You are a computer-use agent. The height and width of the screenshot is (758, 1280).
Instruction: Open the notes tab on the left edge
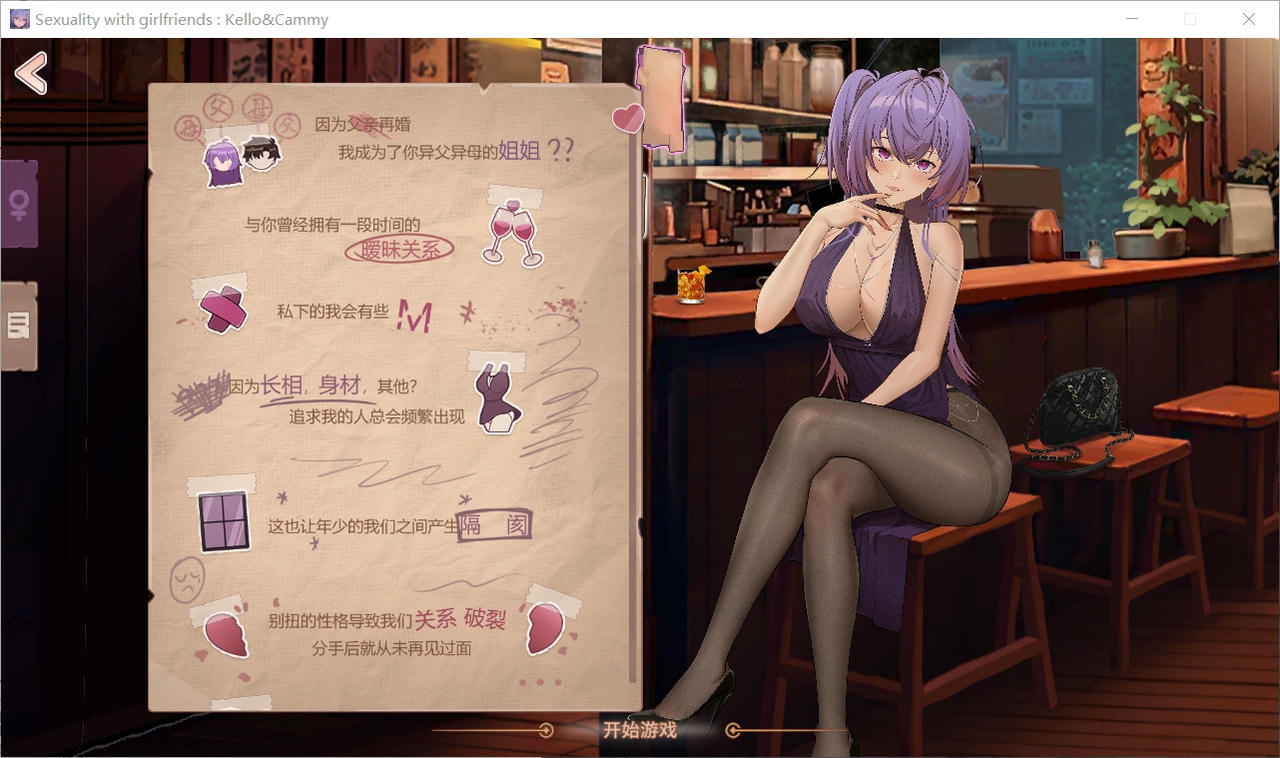click(19, 327)
